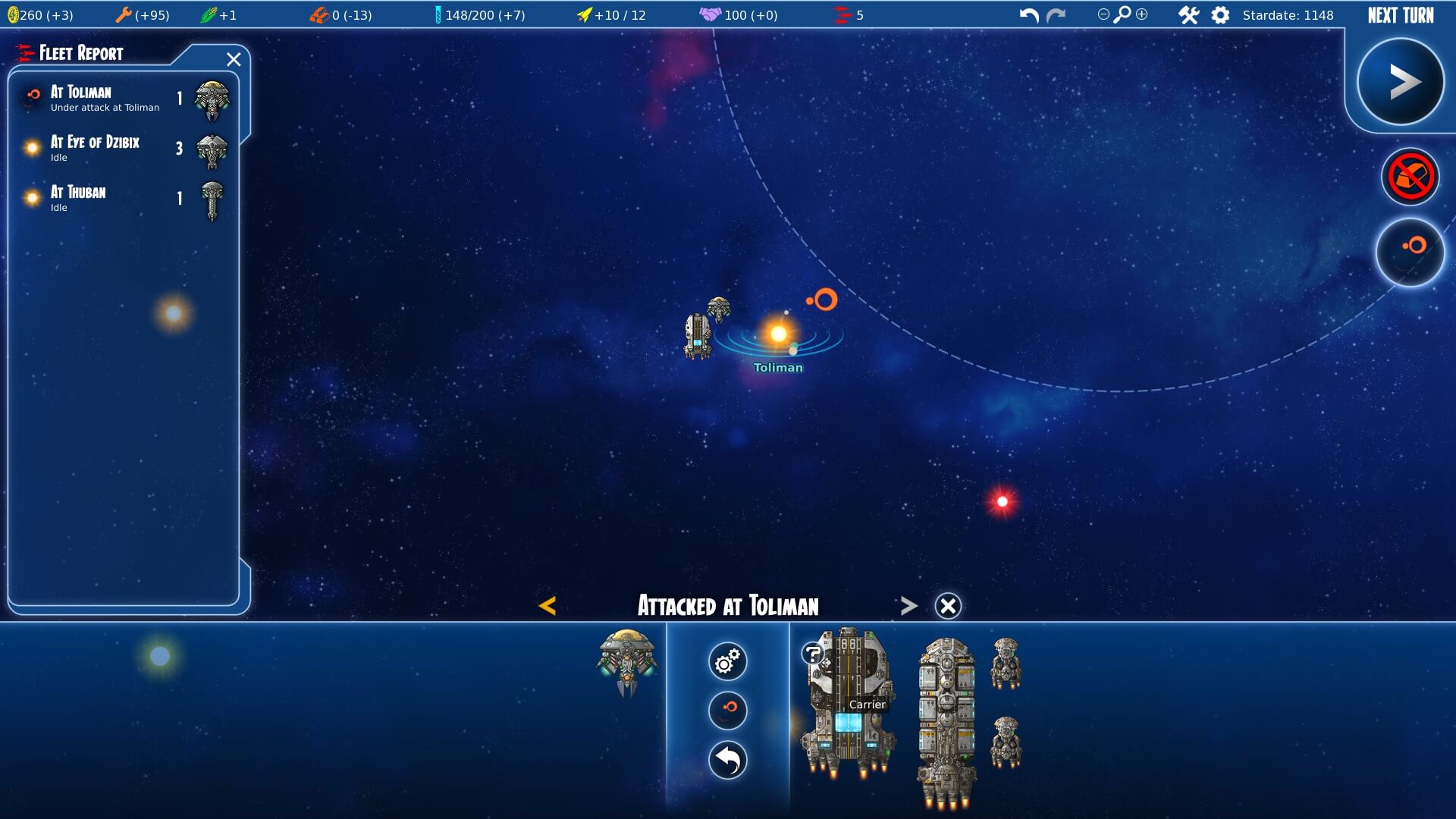Screen dimensions: 1456x819
Task: Close the Fleet Report panel
Action: (234, 59)
